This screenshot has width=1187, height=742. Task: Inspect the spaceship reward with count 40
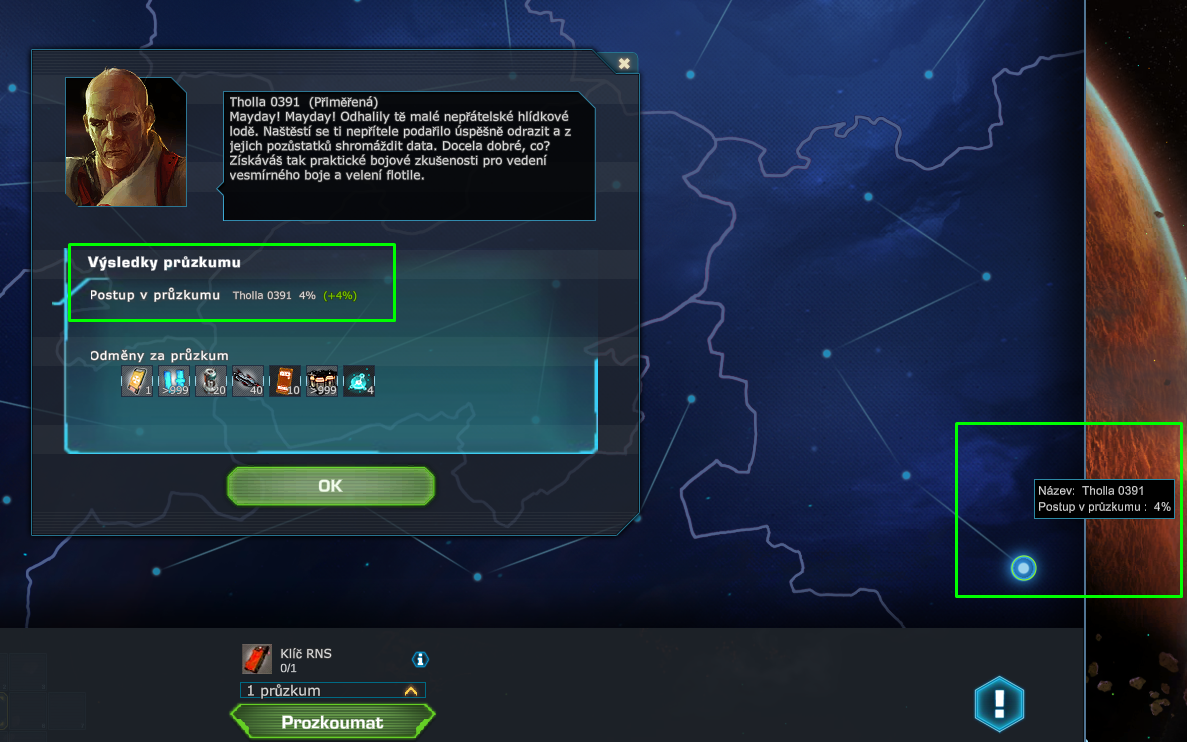248,381
